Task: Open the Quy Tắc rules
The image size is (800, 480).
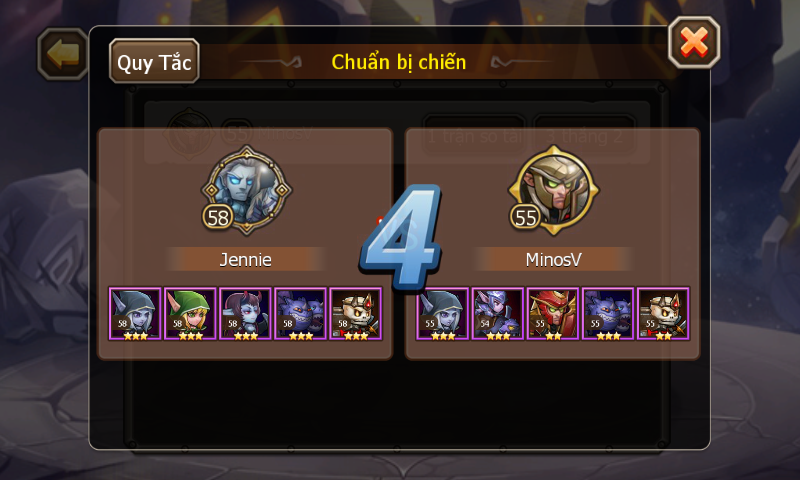Action: point(155,62)
